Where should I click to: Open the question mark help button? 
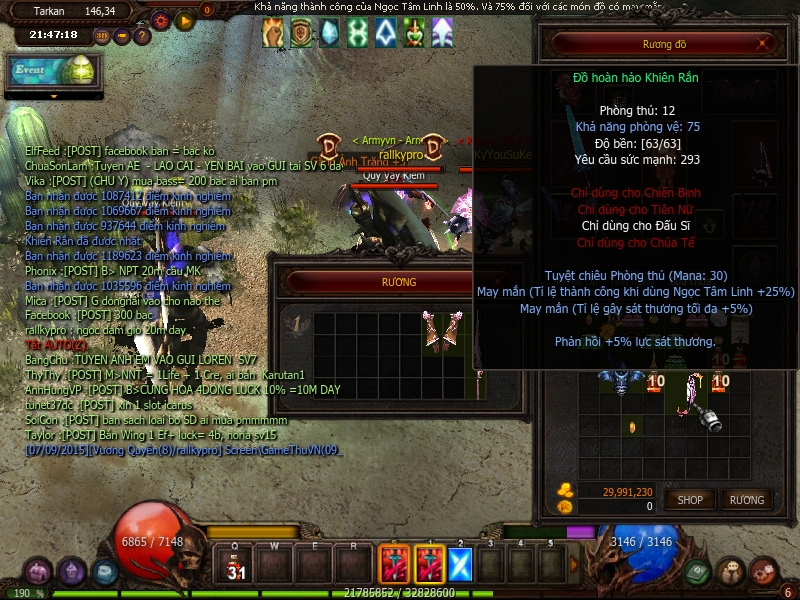[x=143, y=35]
